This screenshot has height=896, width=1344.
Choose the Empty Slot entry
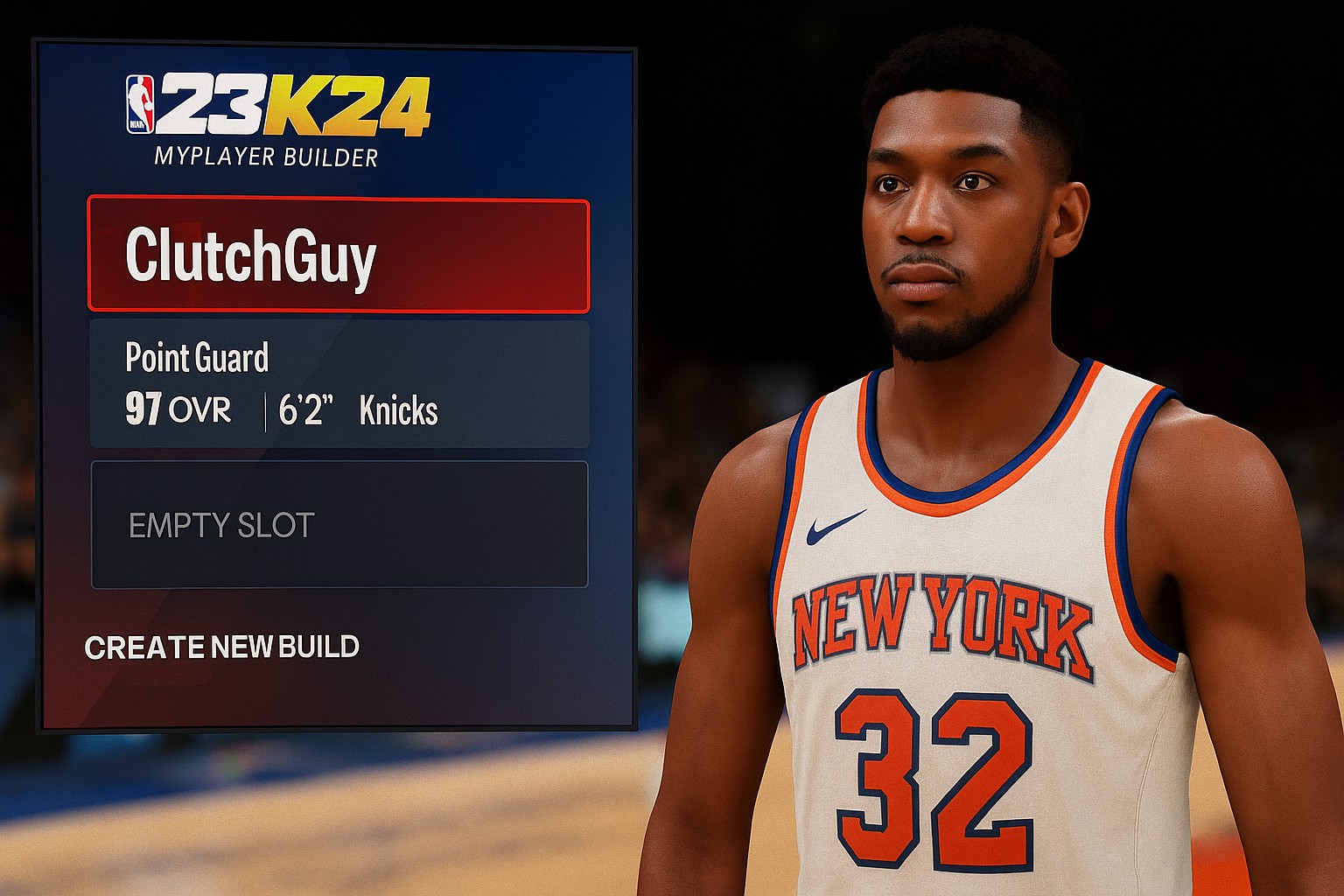[x=339, y=524]
